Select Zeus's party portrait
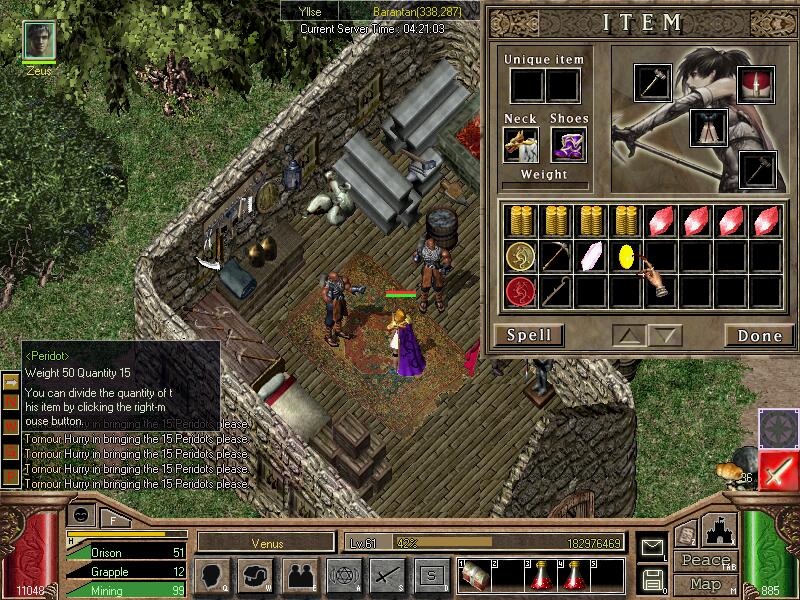Image resolution: width=800 pixels, height=600 pixels. [39, 40]
